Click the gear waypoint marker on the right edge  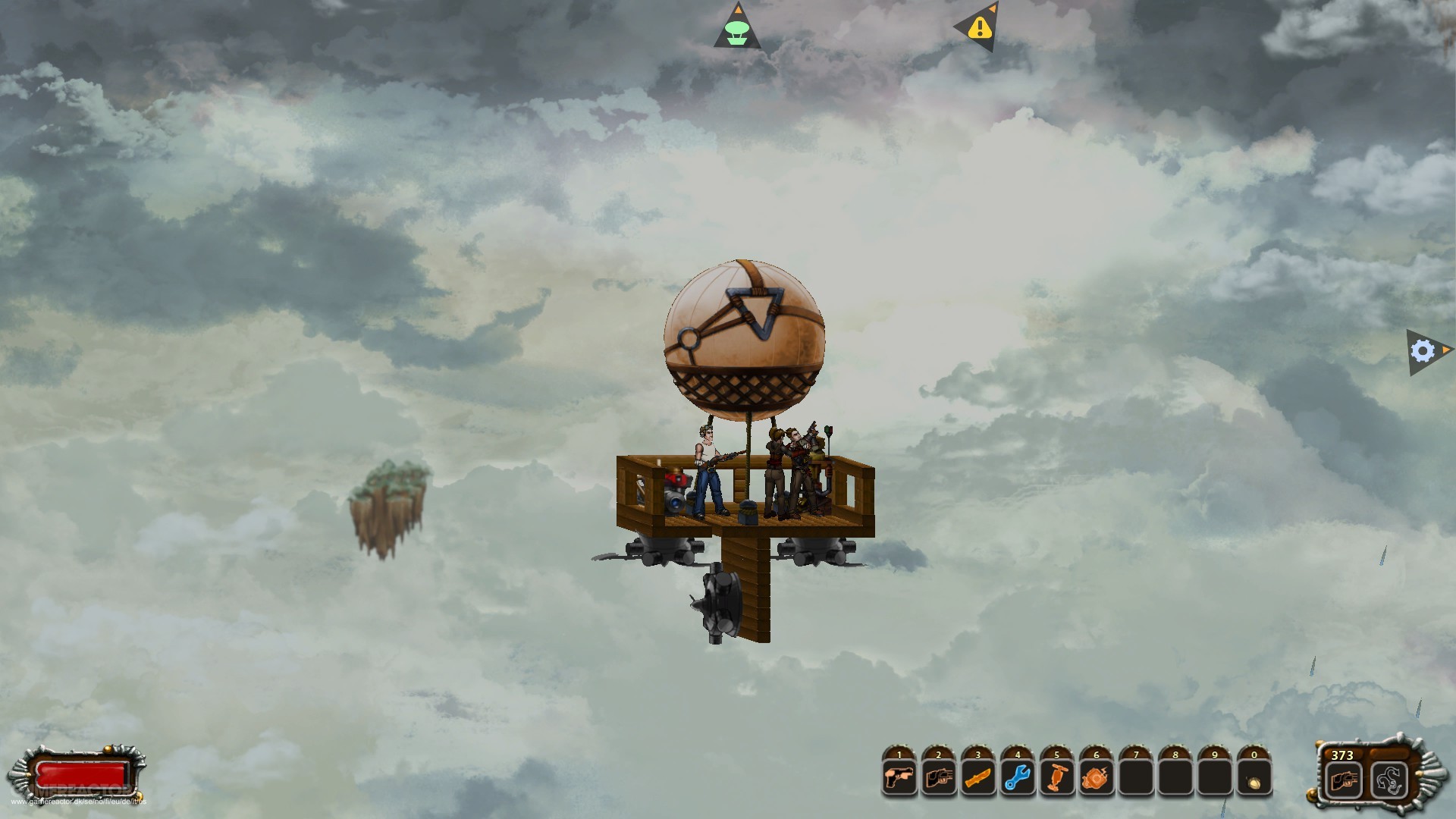pyautogui.click(x=1421, y=351)
